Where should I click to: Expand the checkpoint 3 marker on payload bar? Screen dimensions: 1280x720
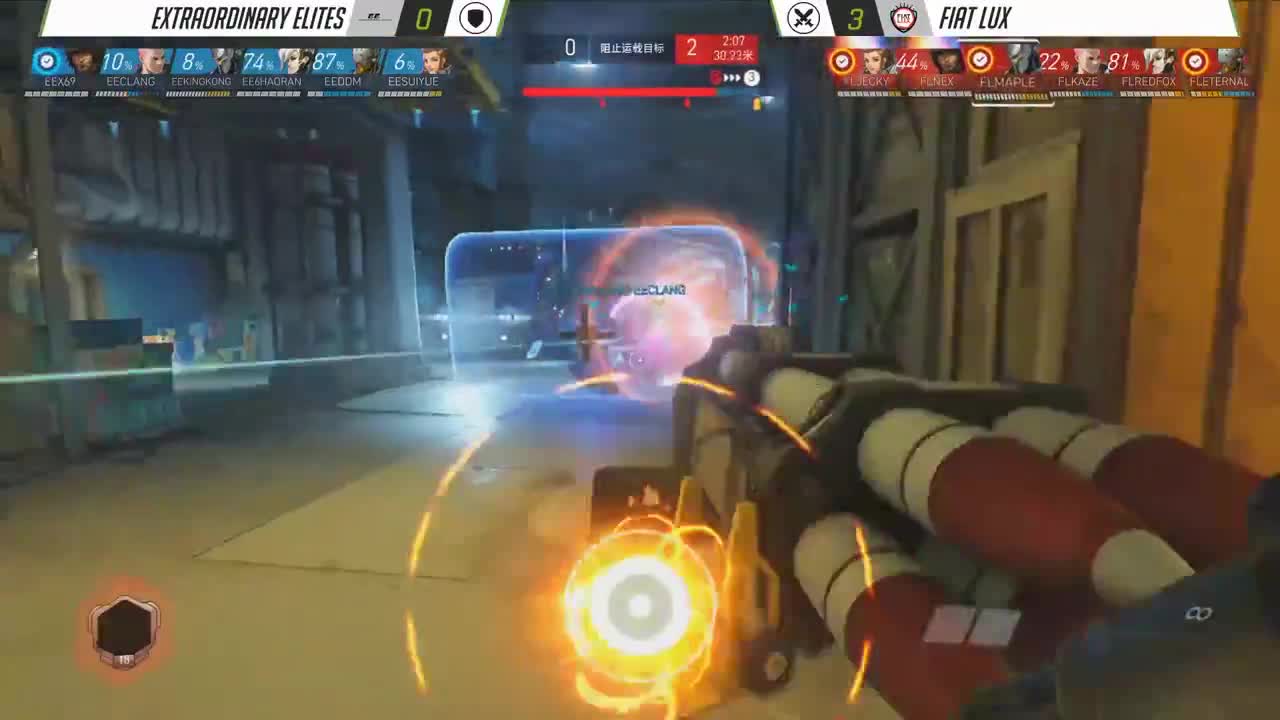753,78
